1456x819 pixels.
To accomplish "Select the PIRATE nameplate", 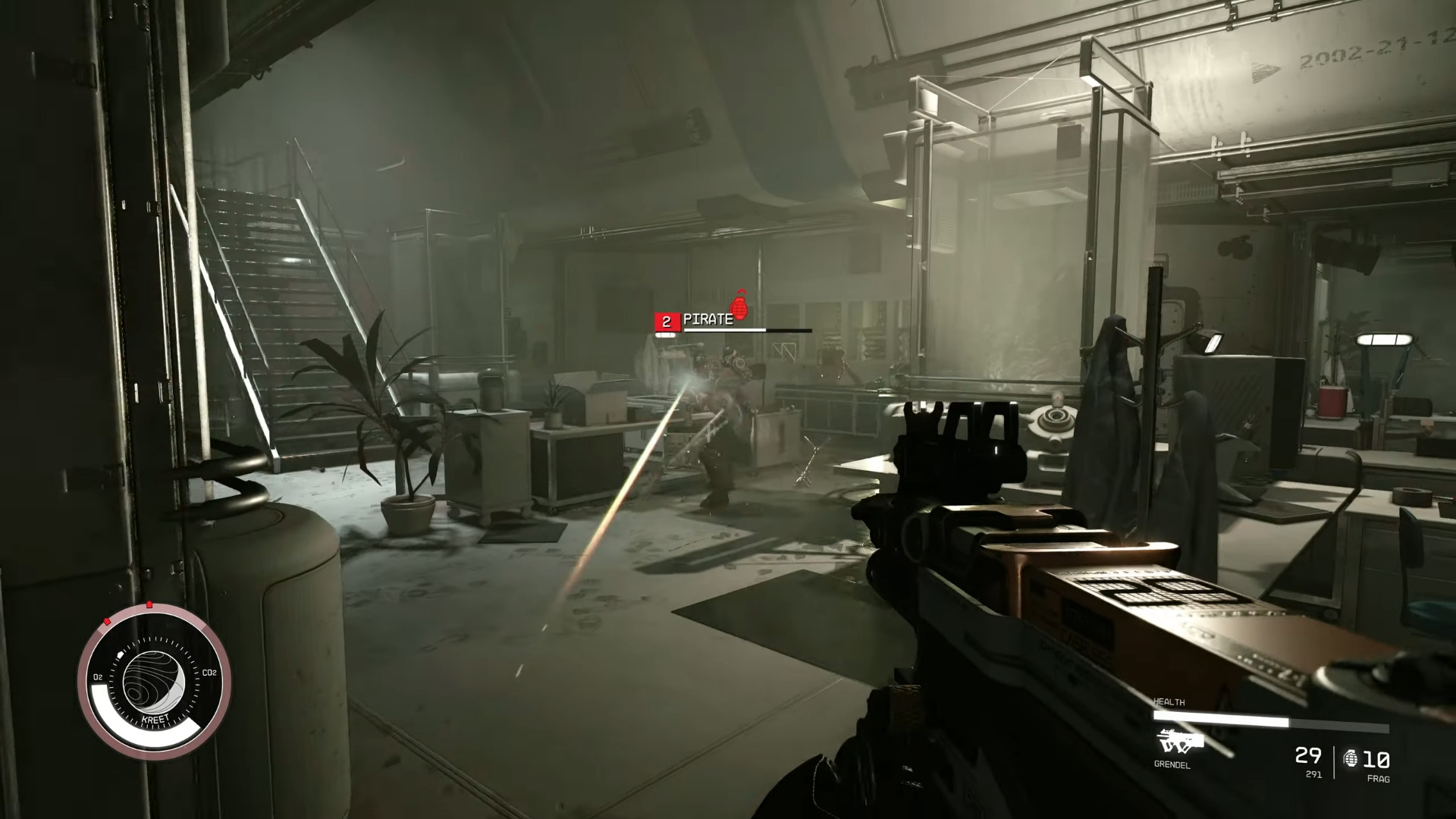I will [x=708, y=320].
